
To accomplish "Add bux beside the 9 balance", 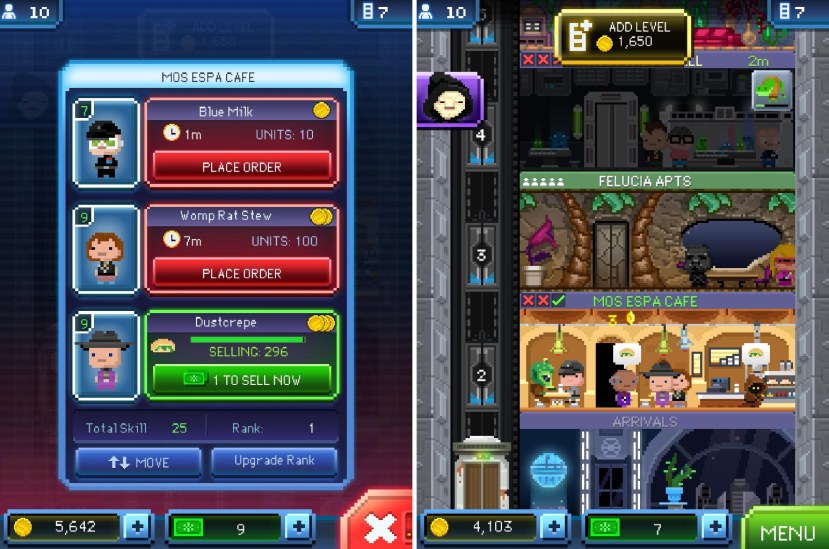I will tap(297, 527).
